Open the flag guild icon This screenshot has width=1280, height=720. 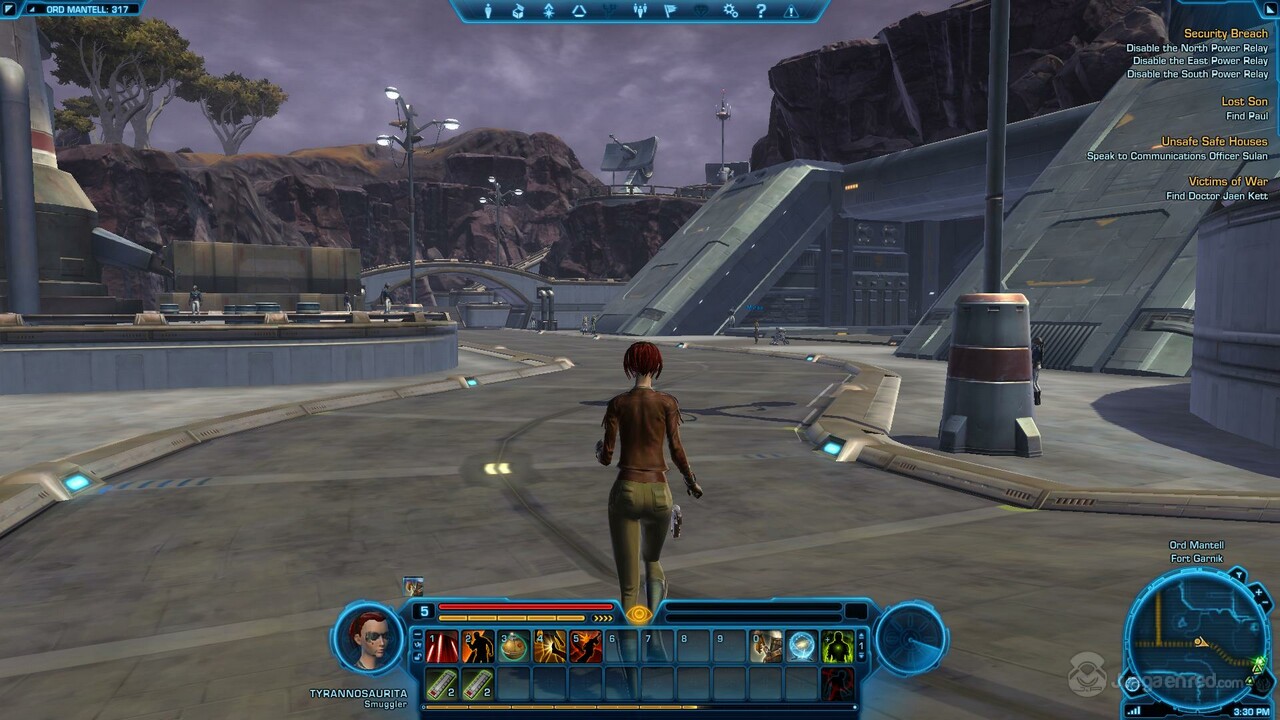point(671,11)
